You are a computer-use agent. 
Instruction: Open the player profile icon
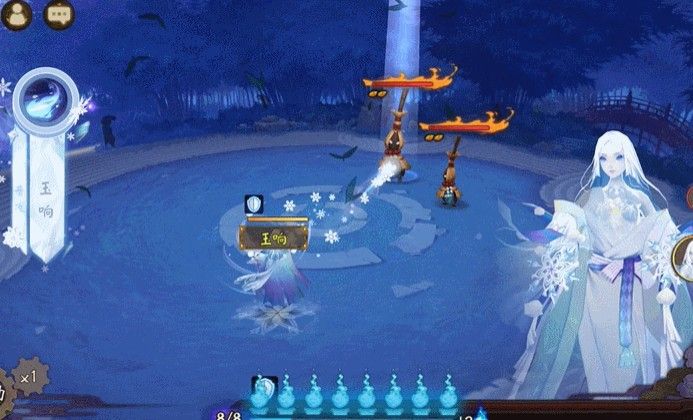click(17, 14)
